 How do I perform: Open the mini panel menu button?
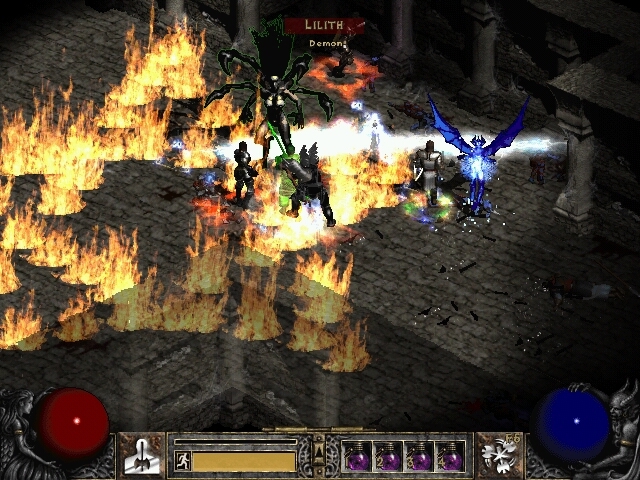coord(319,454)
